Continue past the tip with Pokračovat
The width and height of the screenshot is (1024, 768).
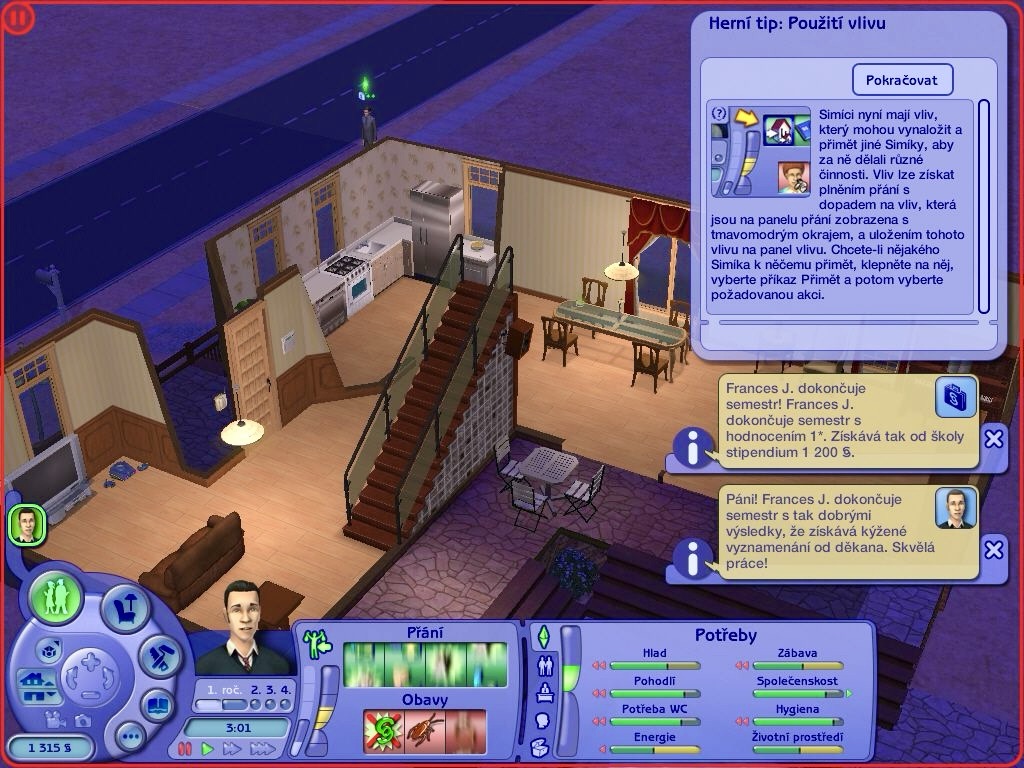coord(902,80)
